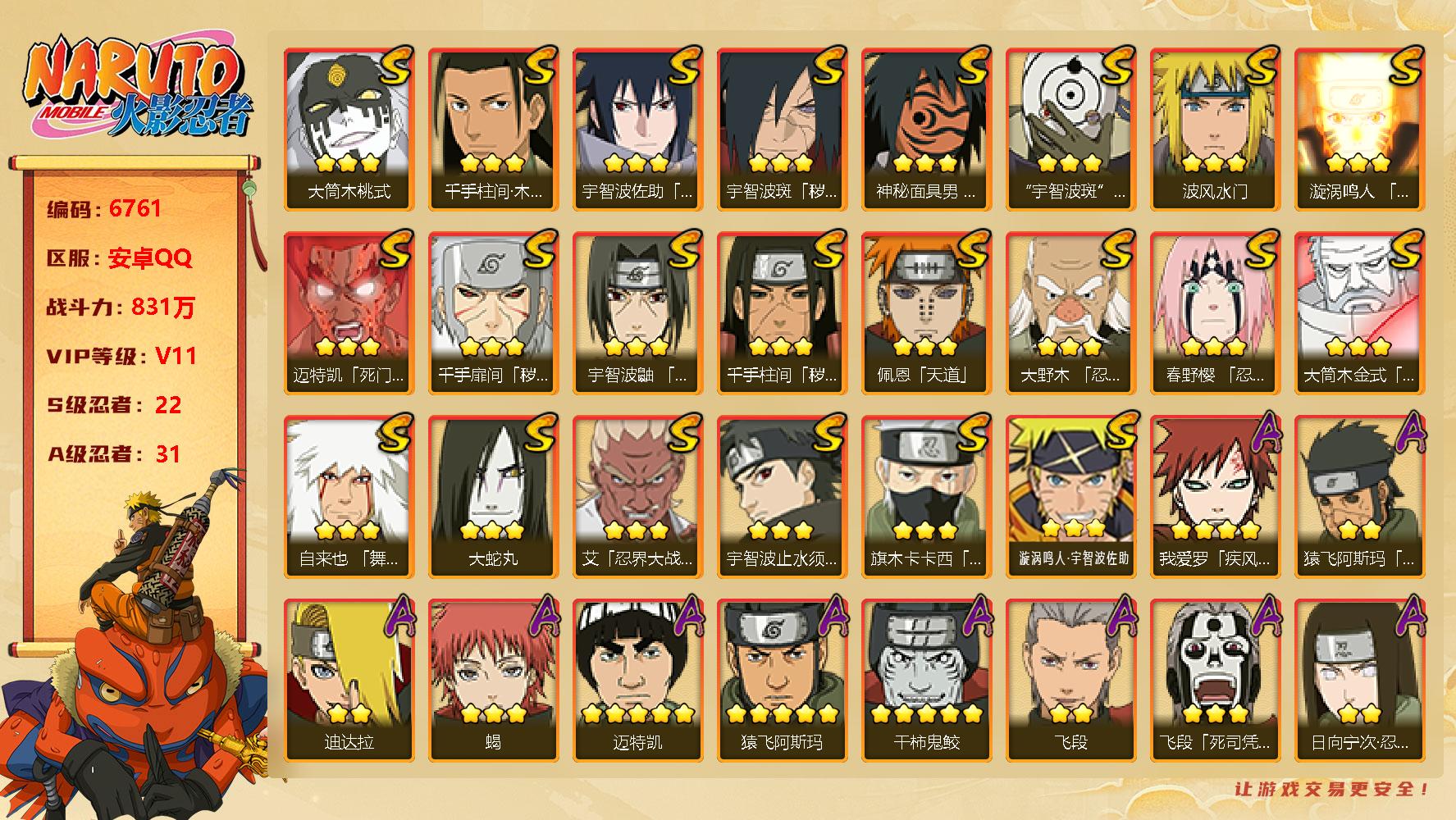
Task: Choose the 我爱罗「疾风」 card
Action: coord(1215,496)
